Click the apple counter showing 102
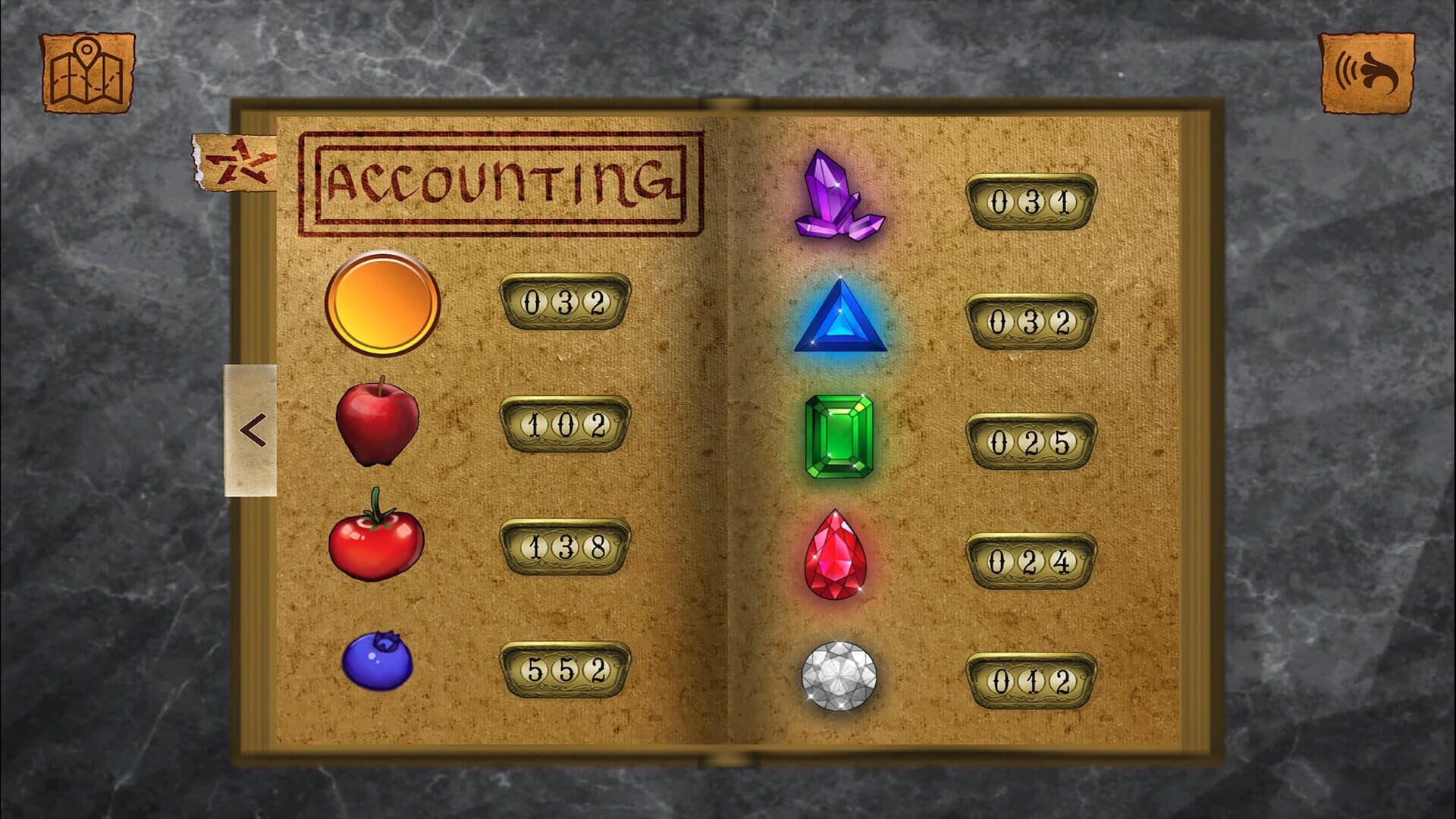1456x819 pixels. 565,425
